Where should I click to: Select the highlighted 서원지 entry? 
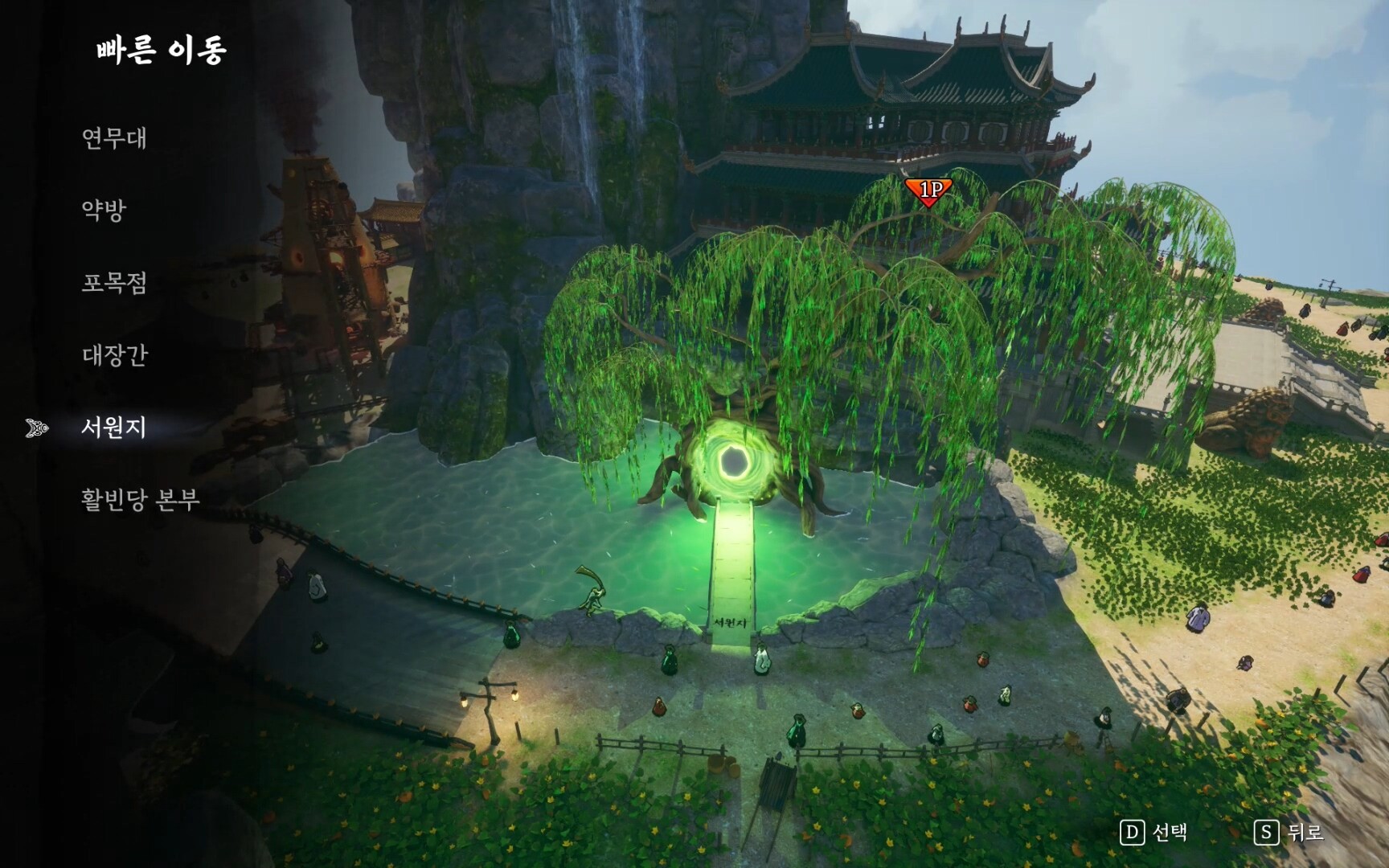point(113,428)
